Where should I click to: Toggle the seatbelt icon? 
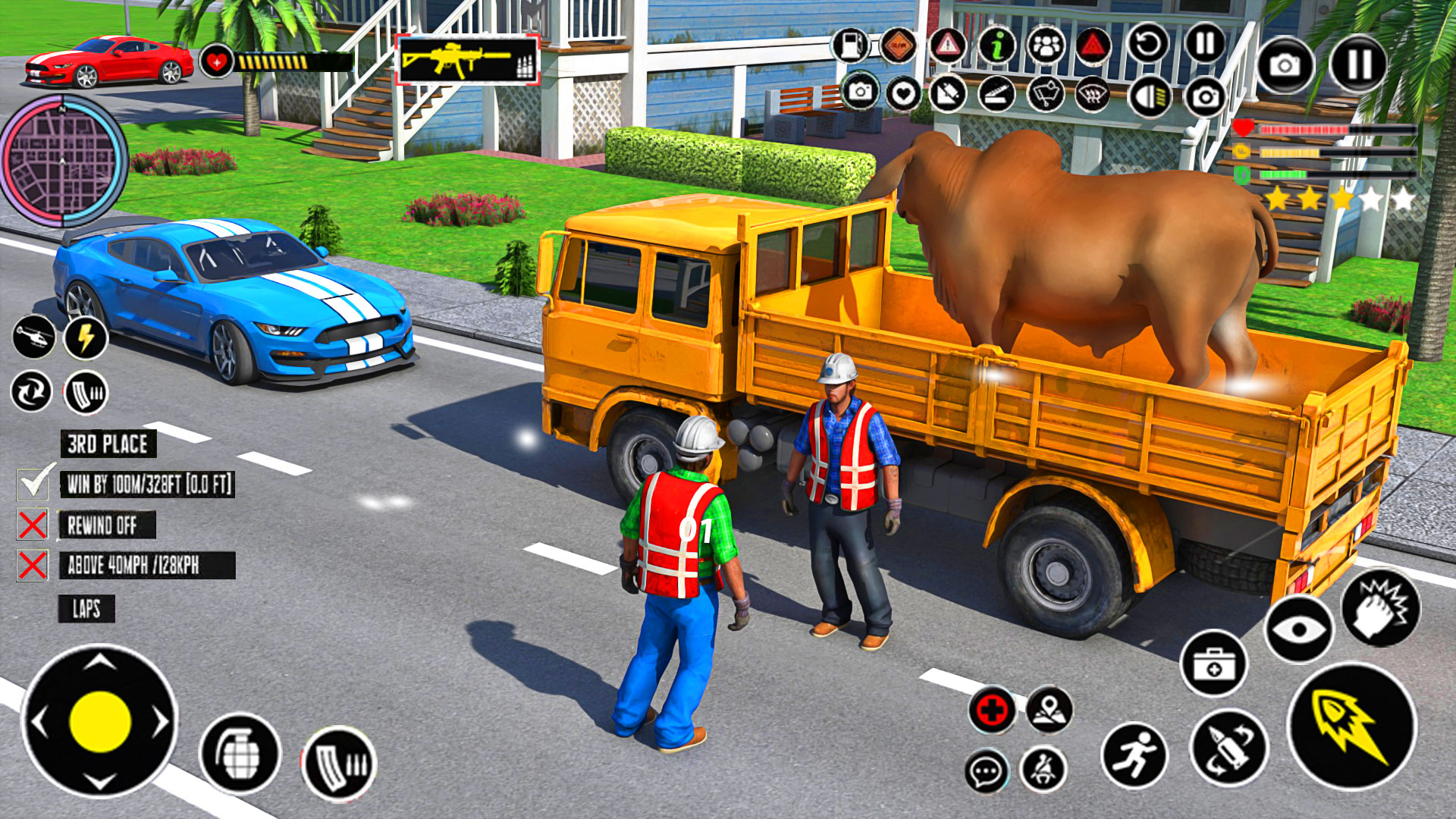(1043, 770)
